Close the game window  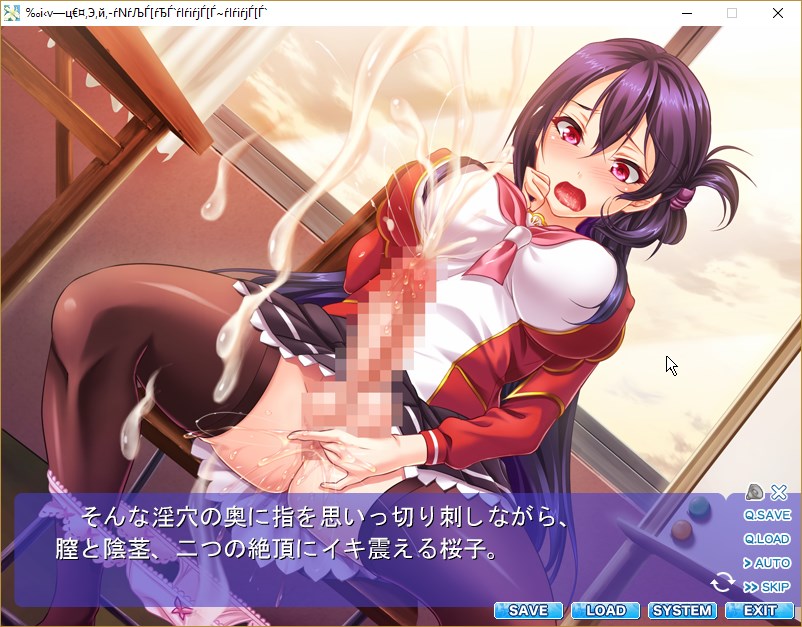coord(778,13)
